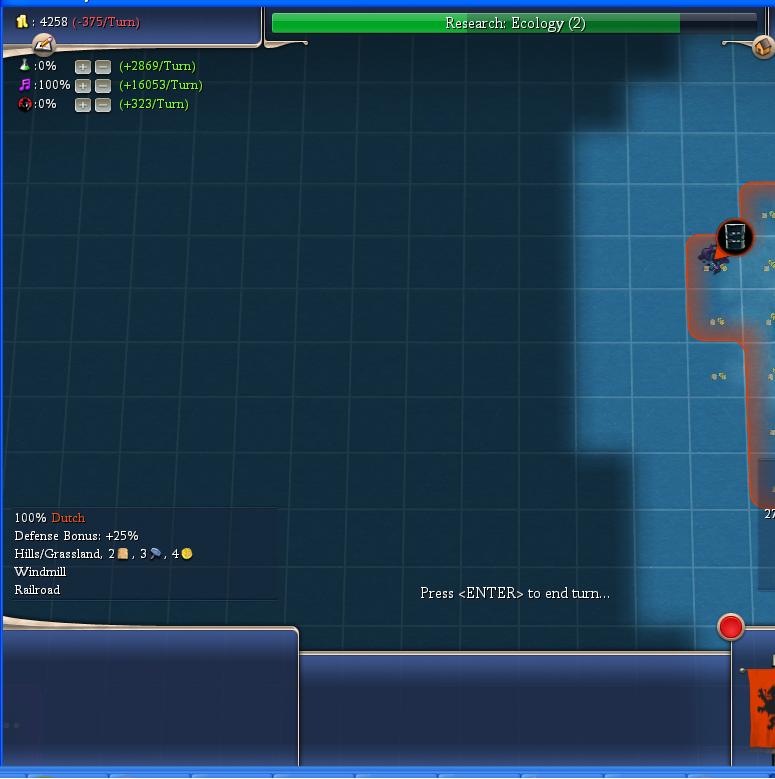Click the red end turn button
This screenshot has width=775, height=779.
(x=731, y=627)
